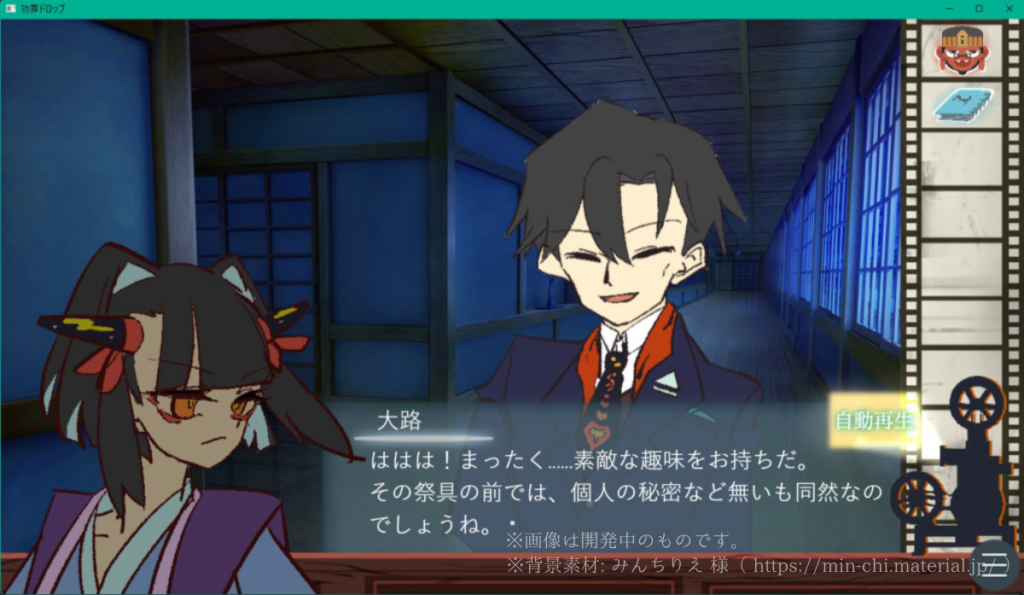This screenshot has width=1024, height=595.
Task: Minimize the game window
Action: 951,9
